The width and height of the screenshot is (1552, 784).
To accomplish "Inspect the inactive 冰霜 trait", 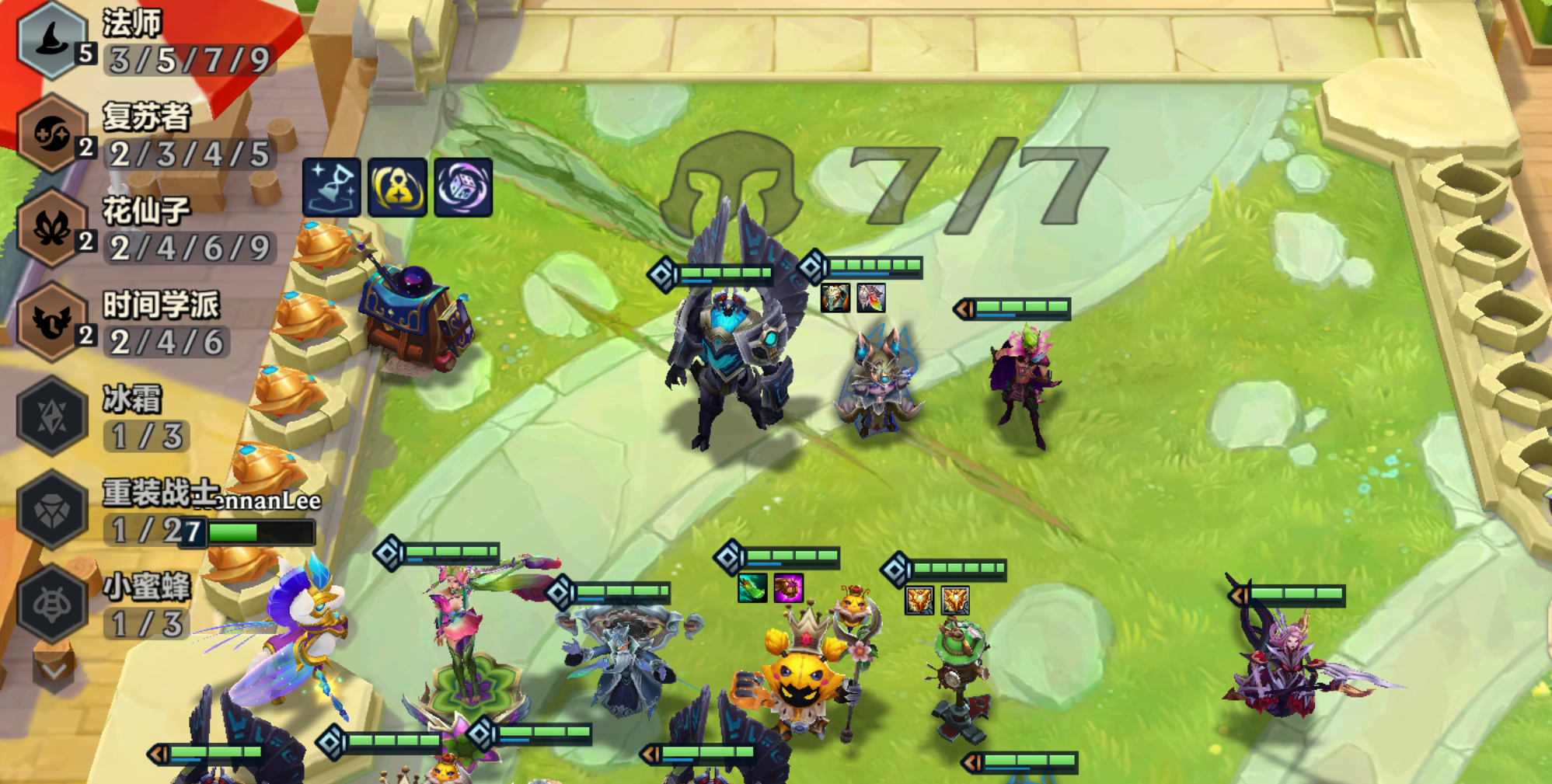I will (51, 416).
